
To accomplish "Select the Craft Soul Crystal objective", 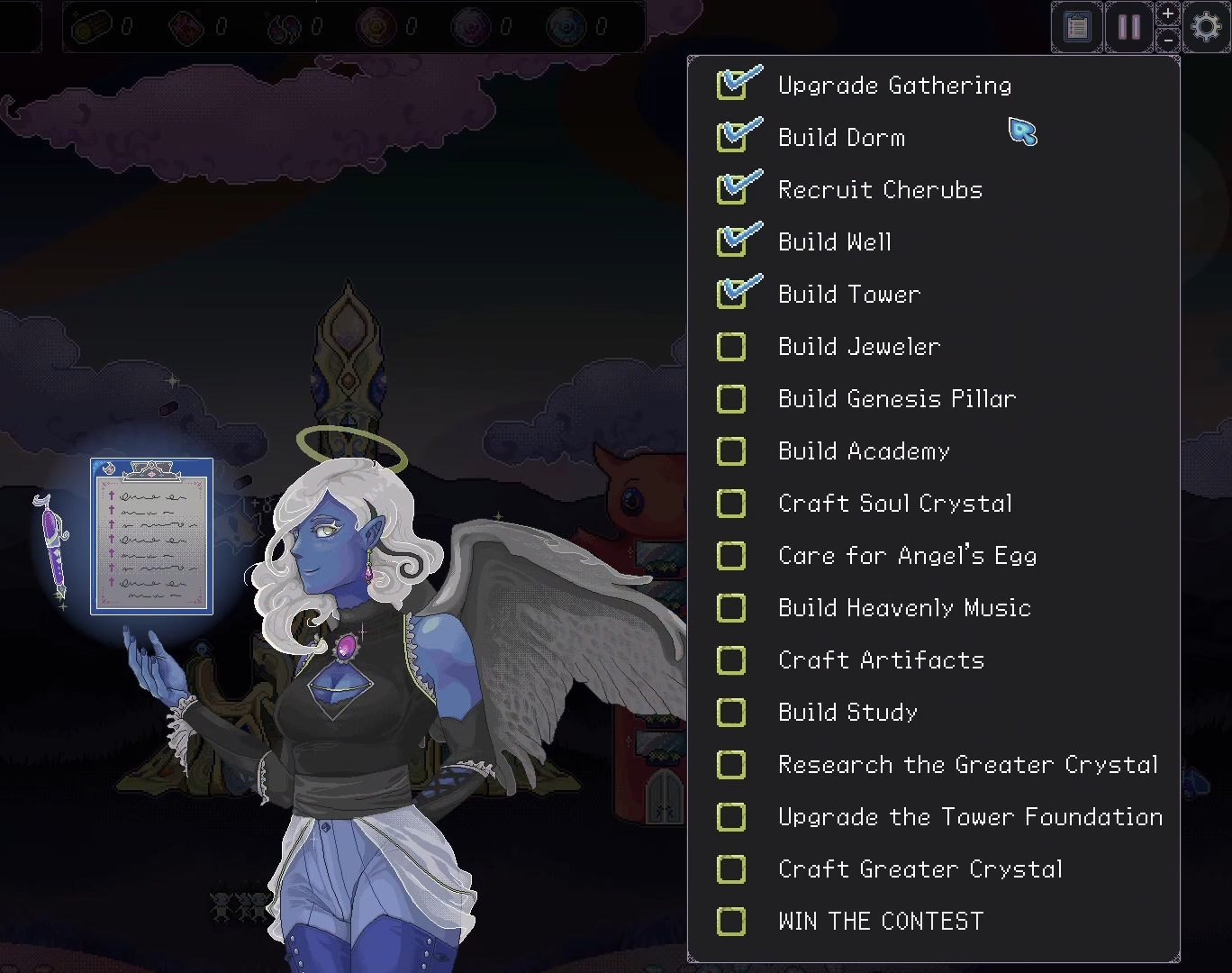I will tap(894, 504).
